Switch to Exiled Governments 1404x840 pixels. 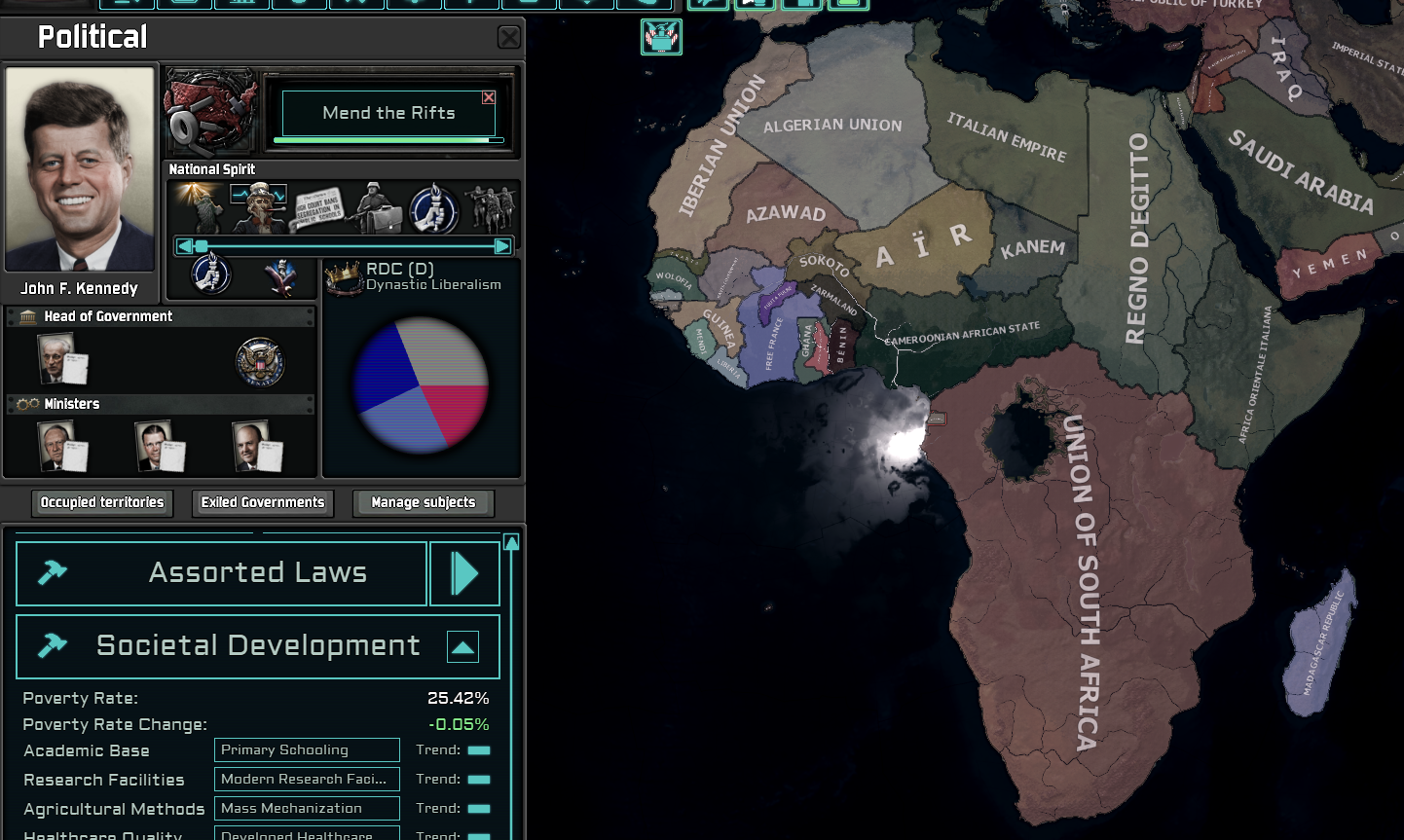point(262,502)
